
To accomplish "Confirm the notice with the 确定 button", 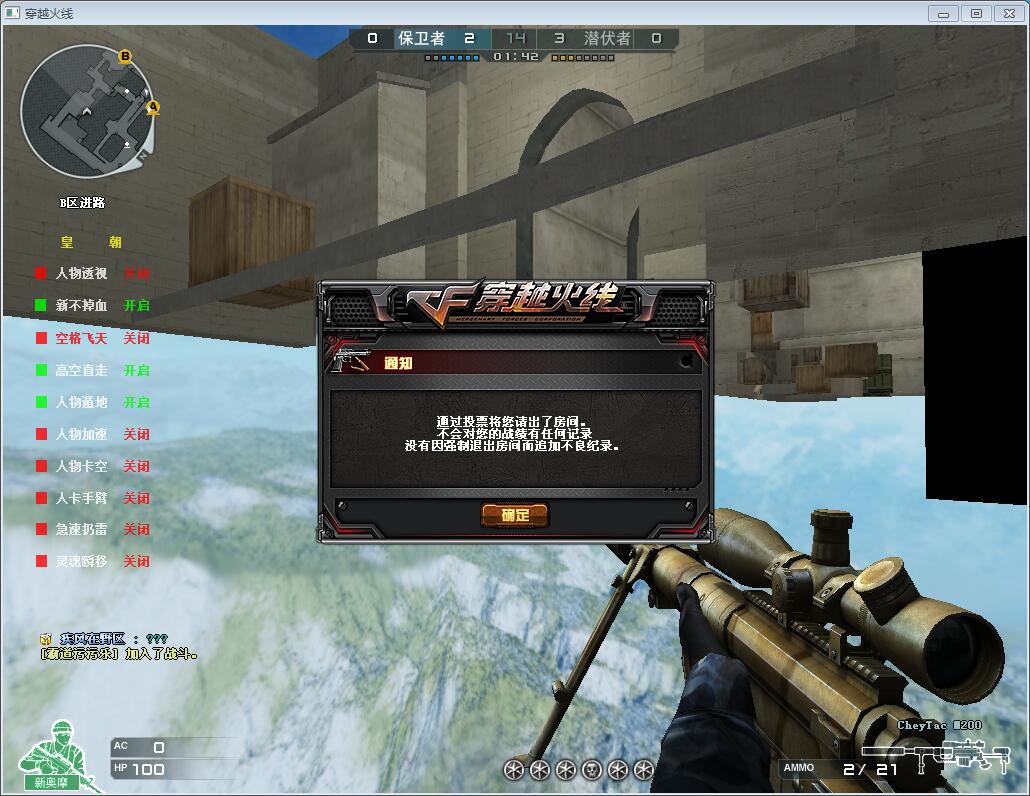I will (x=515, y=515).
